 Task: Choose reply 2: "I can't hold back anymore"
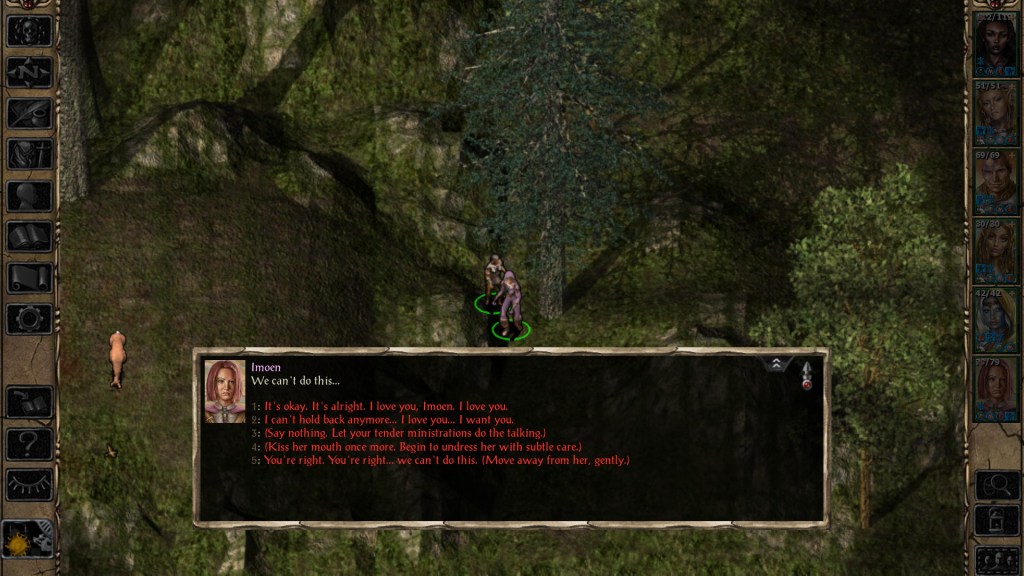(389, 420)
